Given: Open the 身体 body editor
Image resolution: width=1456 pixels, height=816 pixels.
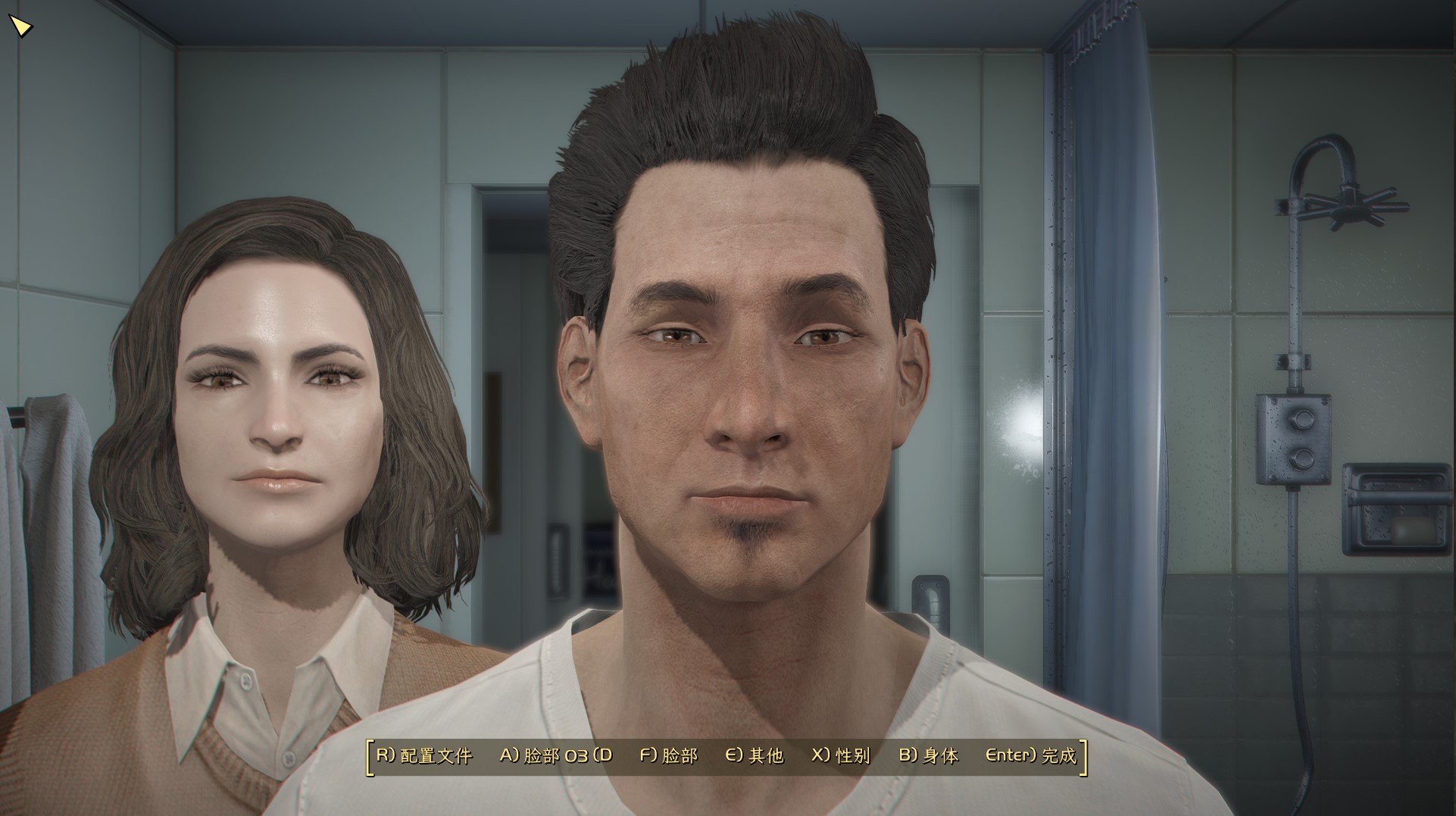Looking at the screenshot, I should (x=929, y=755).
